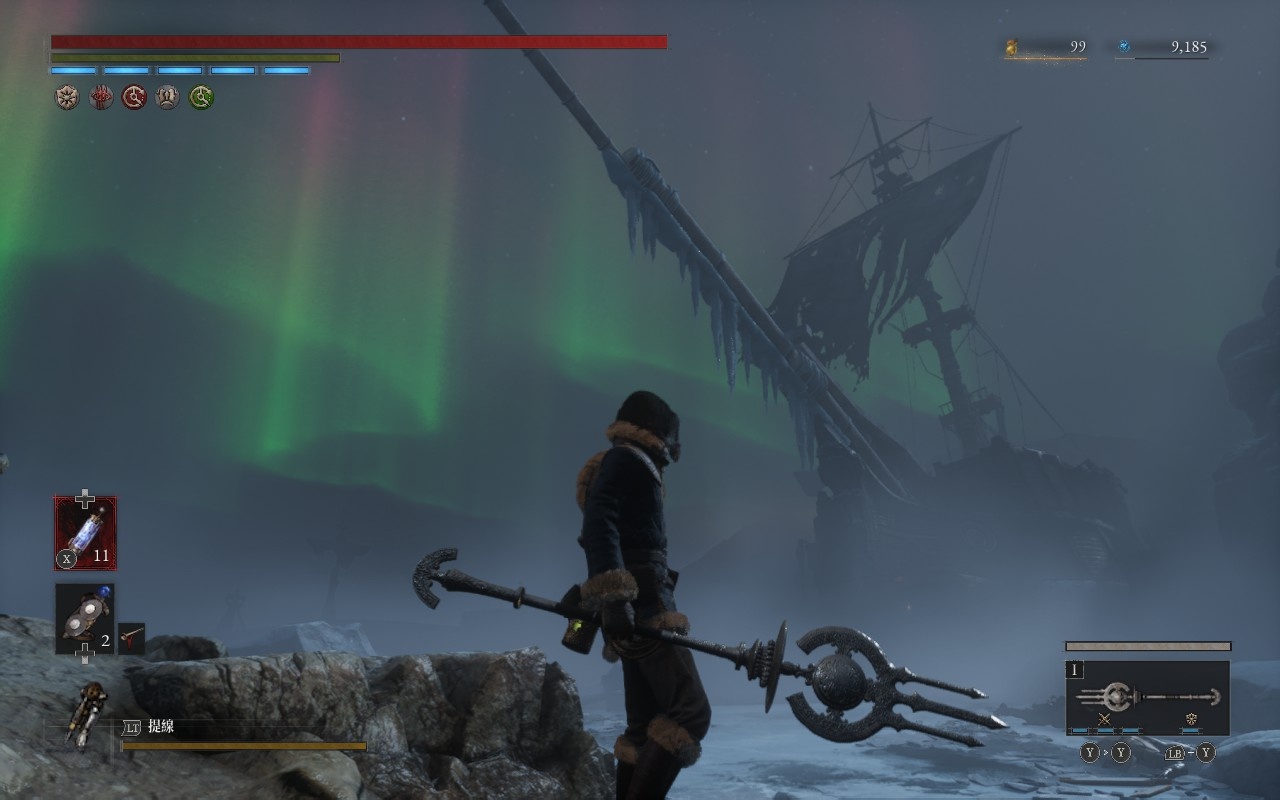Click the red eye status effect icon
This screenshot has width=1280, height=800.
coord(101,97)
